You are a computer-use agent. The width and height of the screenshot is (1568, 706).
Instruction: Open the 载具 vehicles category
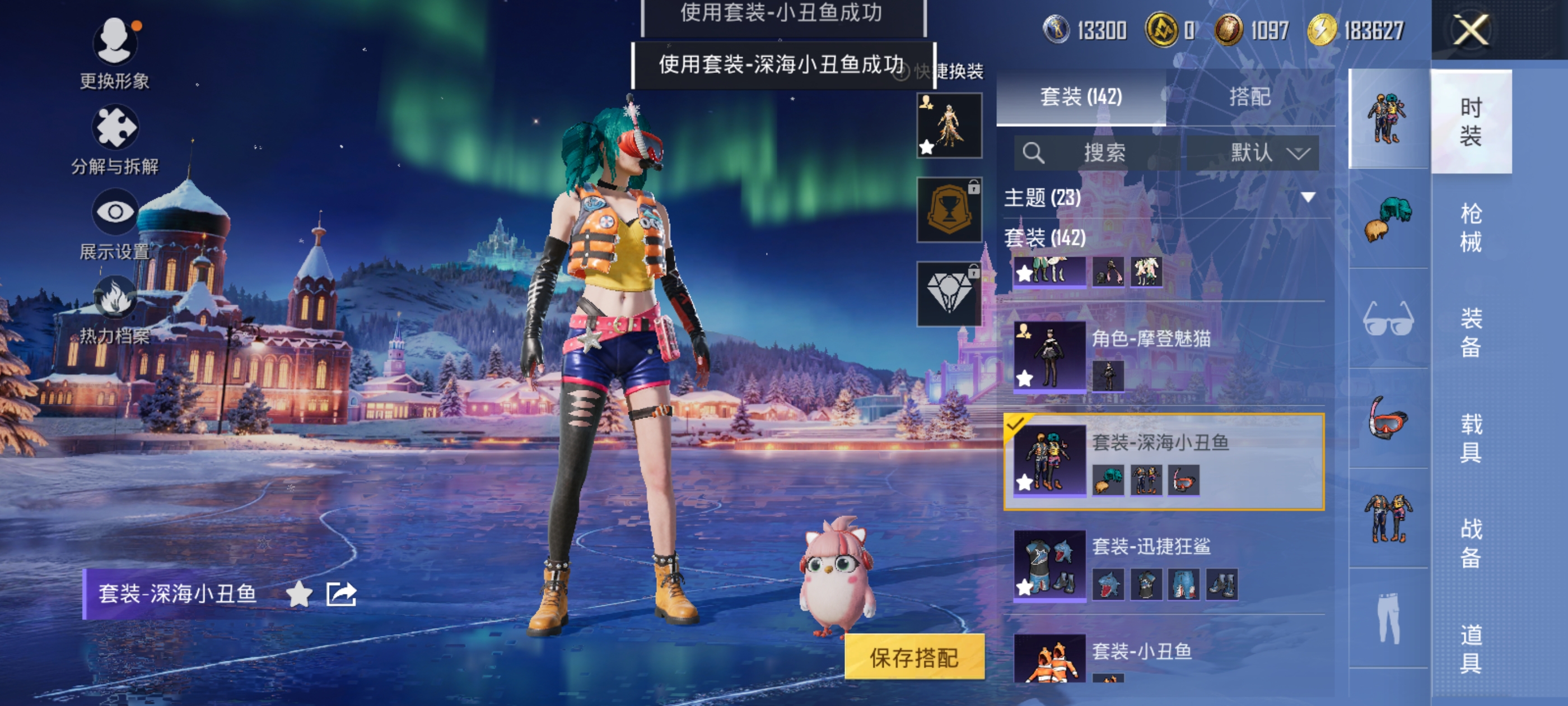1471,438
